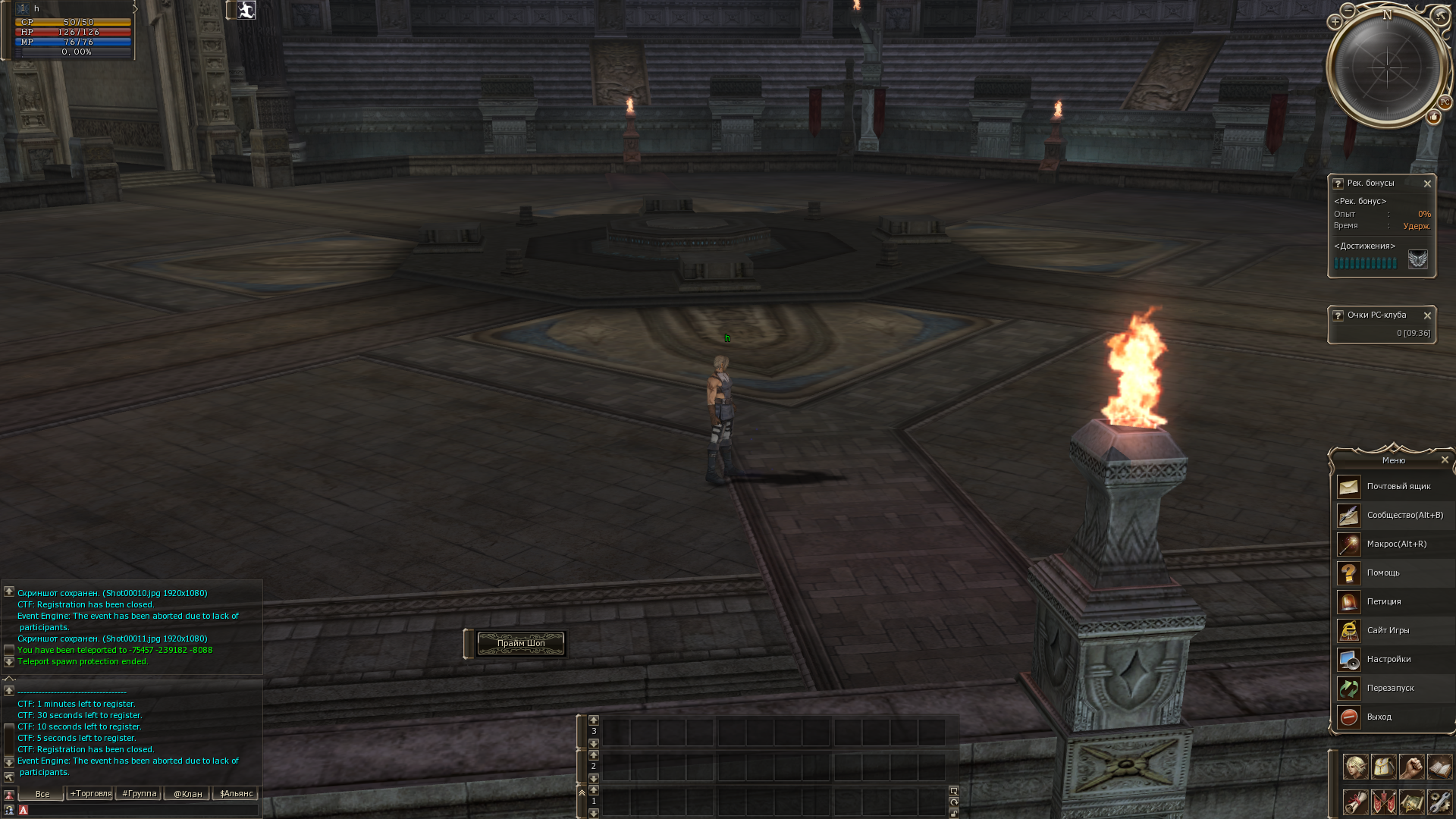Click the Прайм Шоп button

(521, 644)
